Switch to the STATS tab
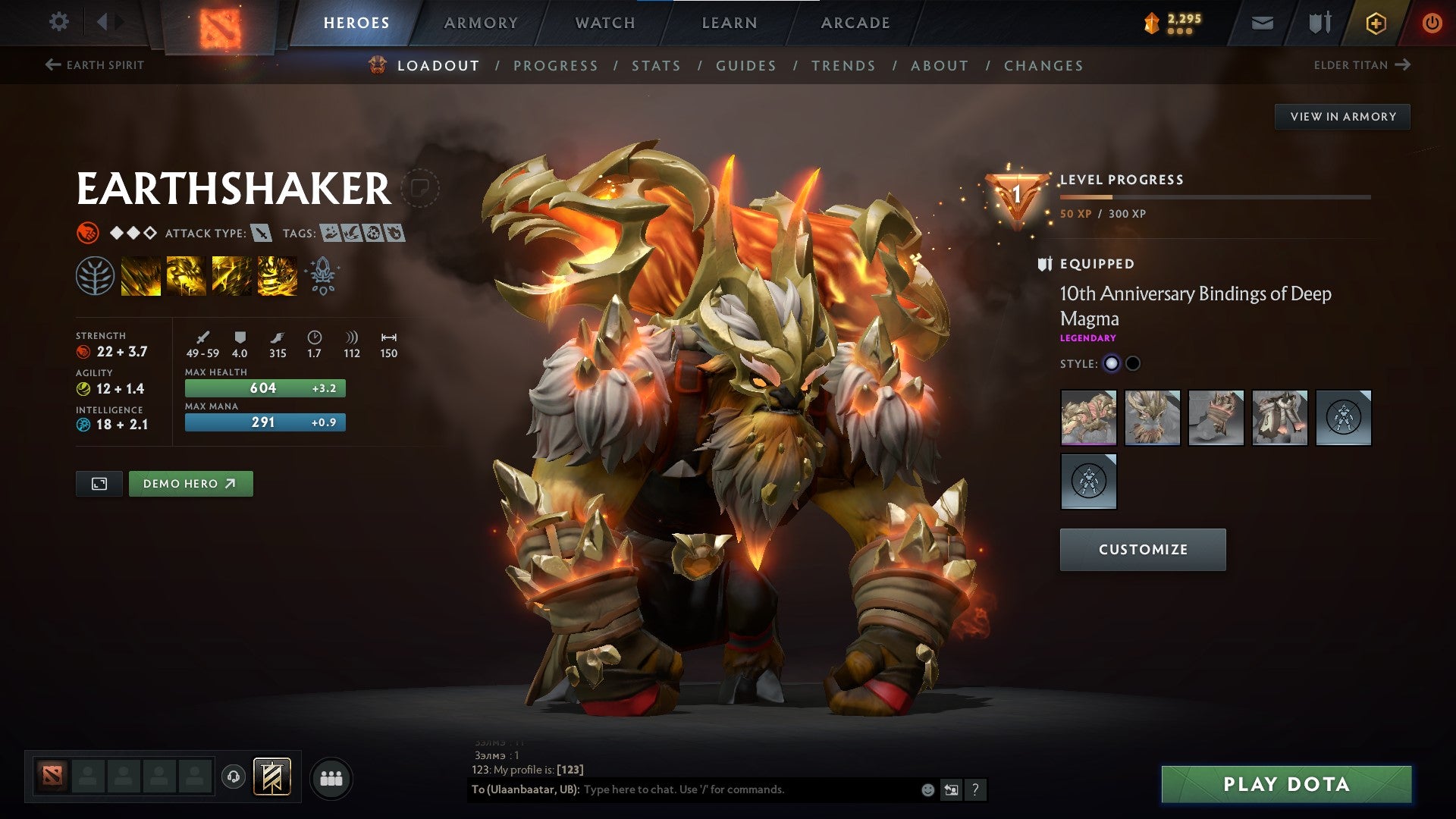This screenshot has height=819, width=1456. (x=657, y=65)
